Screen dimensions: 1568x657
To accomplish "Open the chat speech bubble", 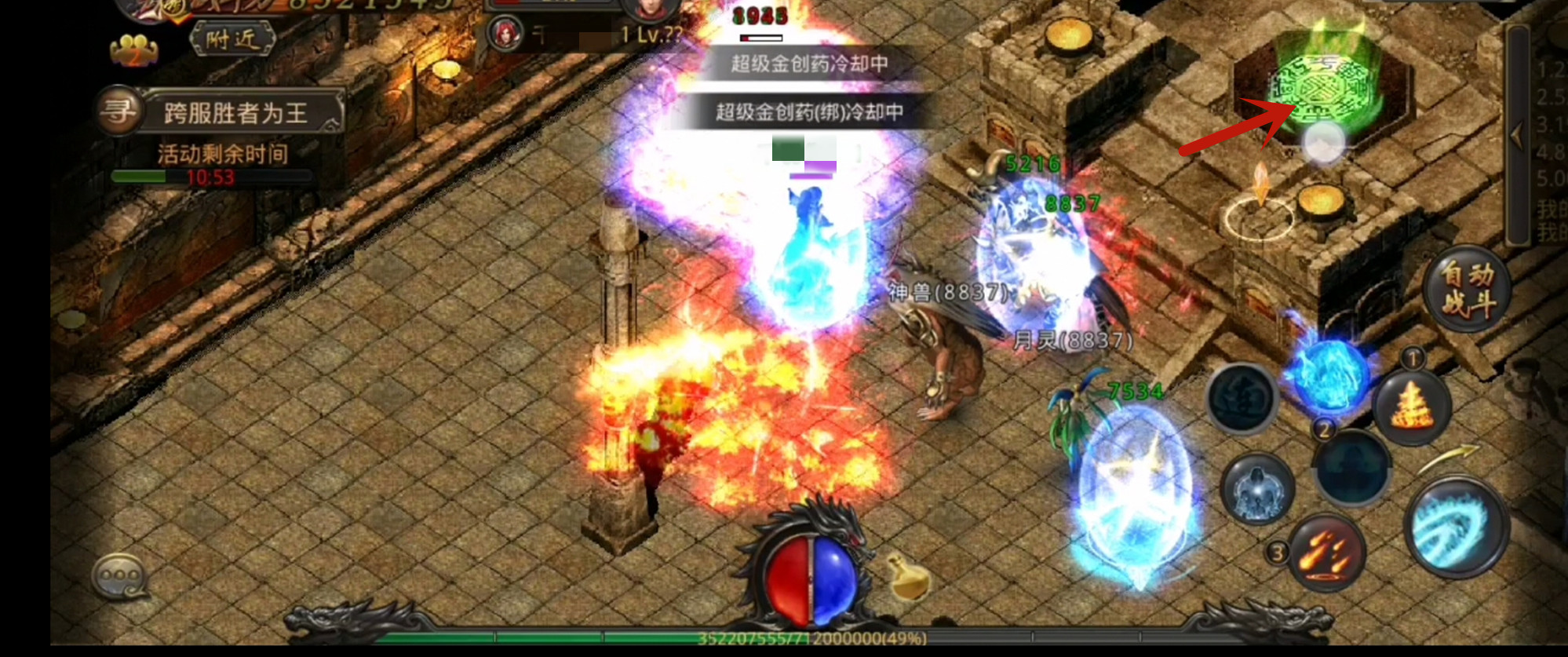I will (119, 579).
